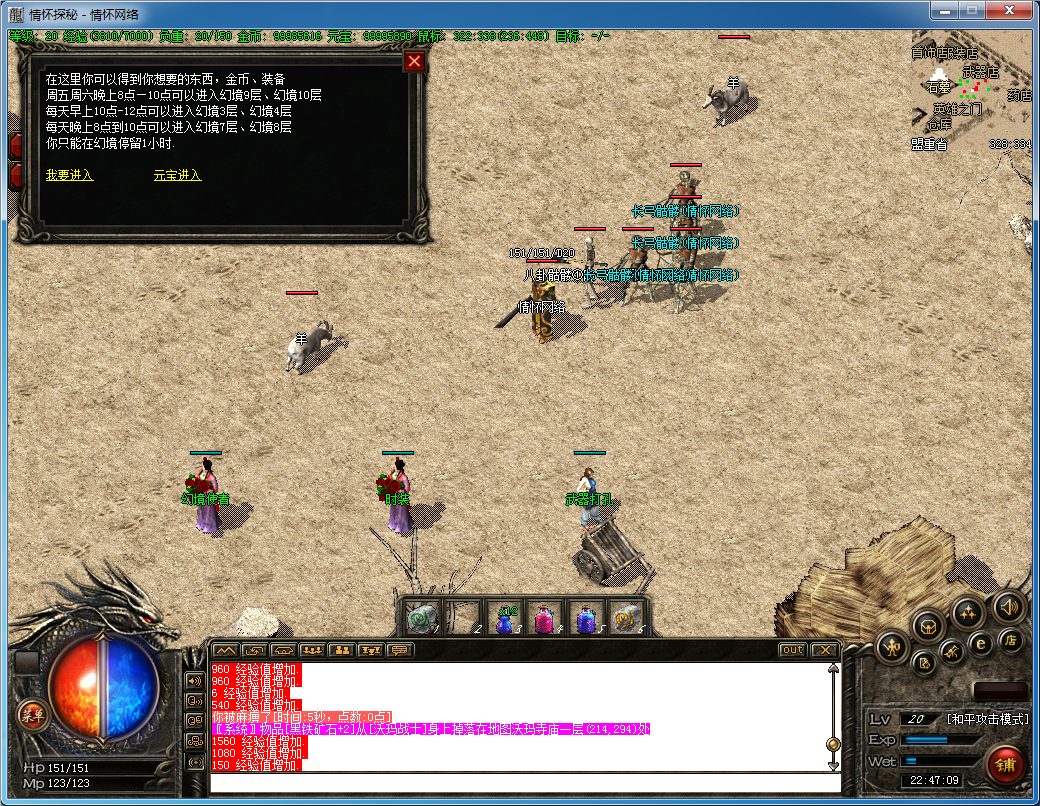This screenshot has width=1040, height=806.
Task: Use the blue potion in hotbar slot 5
Action: [x=586, y=619]
